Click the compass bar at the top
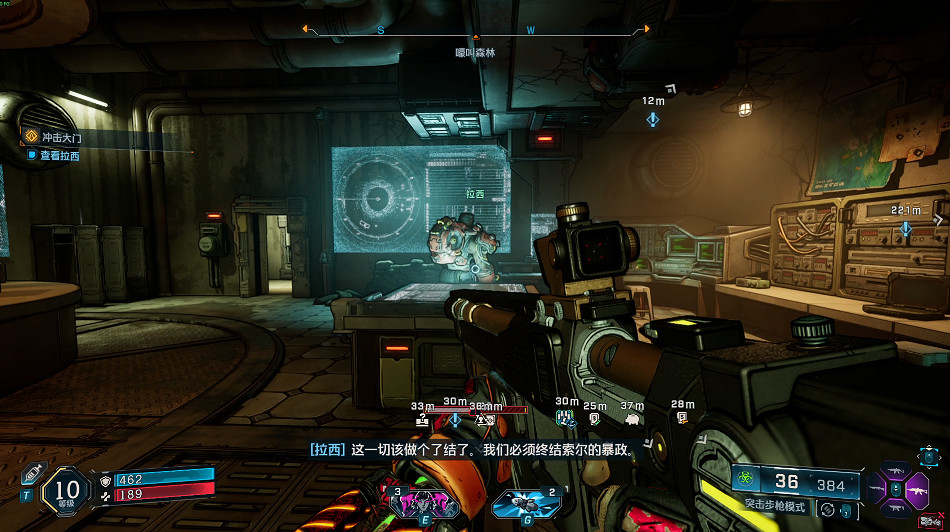950x532 pixels. coord(476,30)
